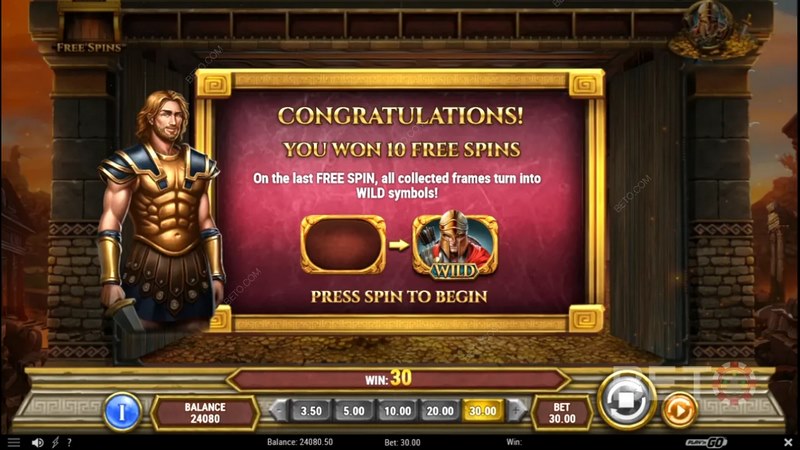Pick the 20.00 bet option
Viewport: 800px width, 450px height.
pyautogui.click(x=440, y=410)
